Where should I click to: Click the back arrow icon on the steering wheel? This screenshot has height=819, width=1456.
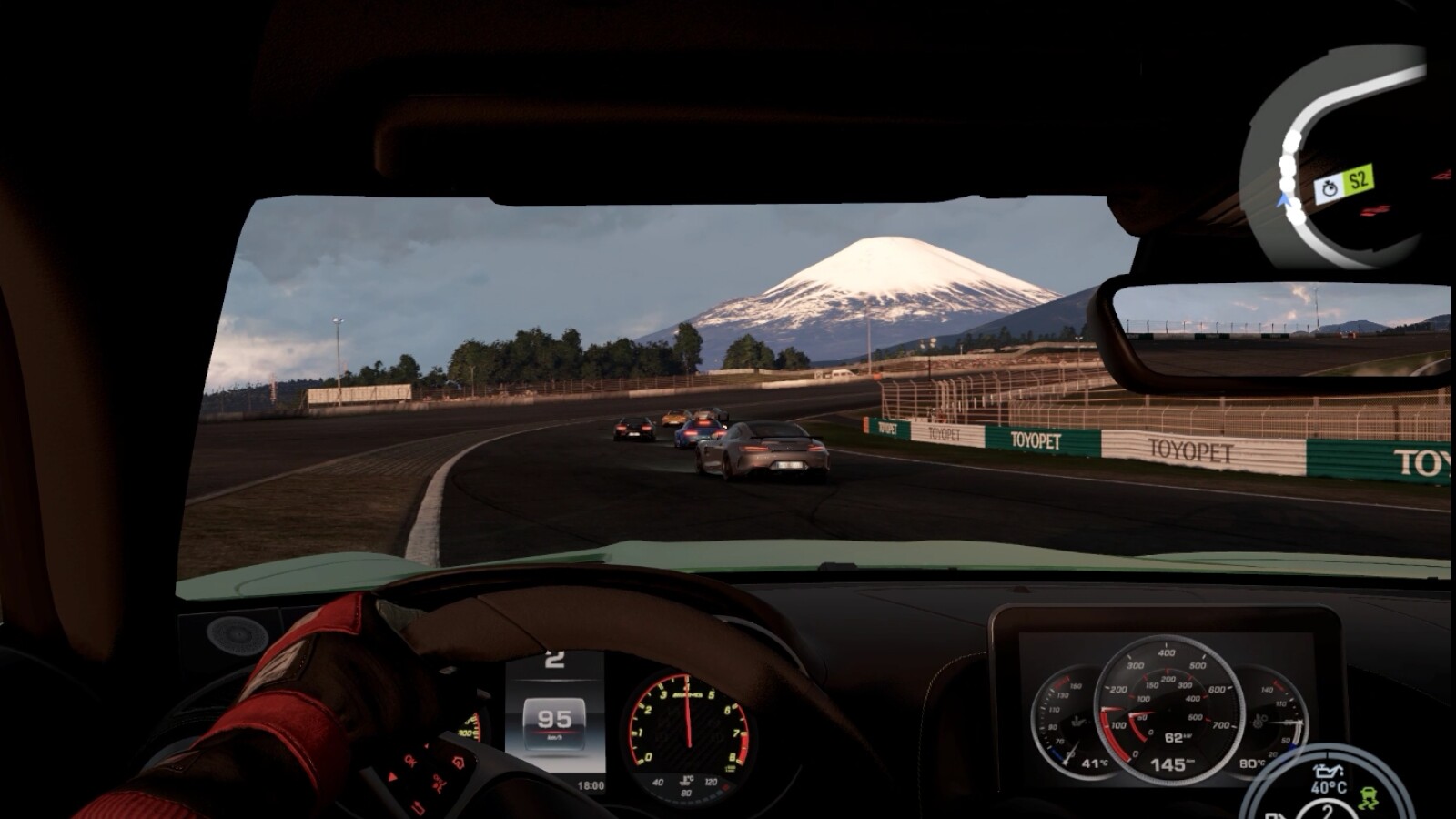point(417,808)
